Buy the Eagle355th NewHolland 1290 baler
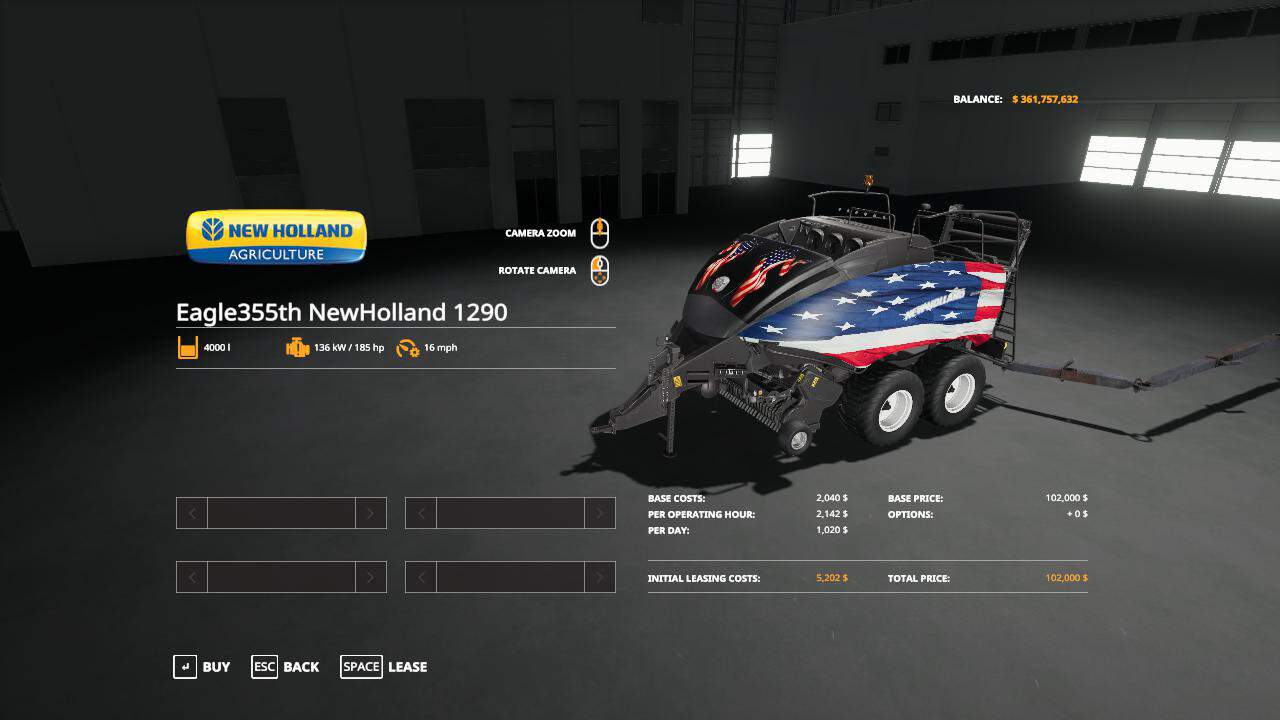 [x=202, y=667]
